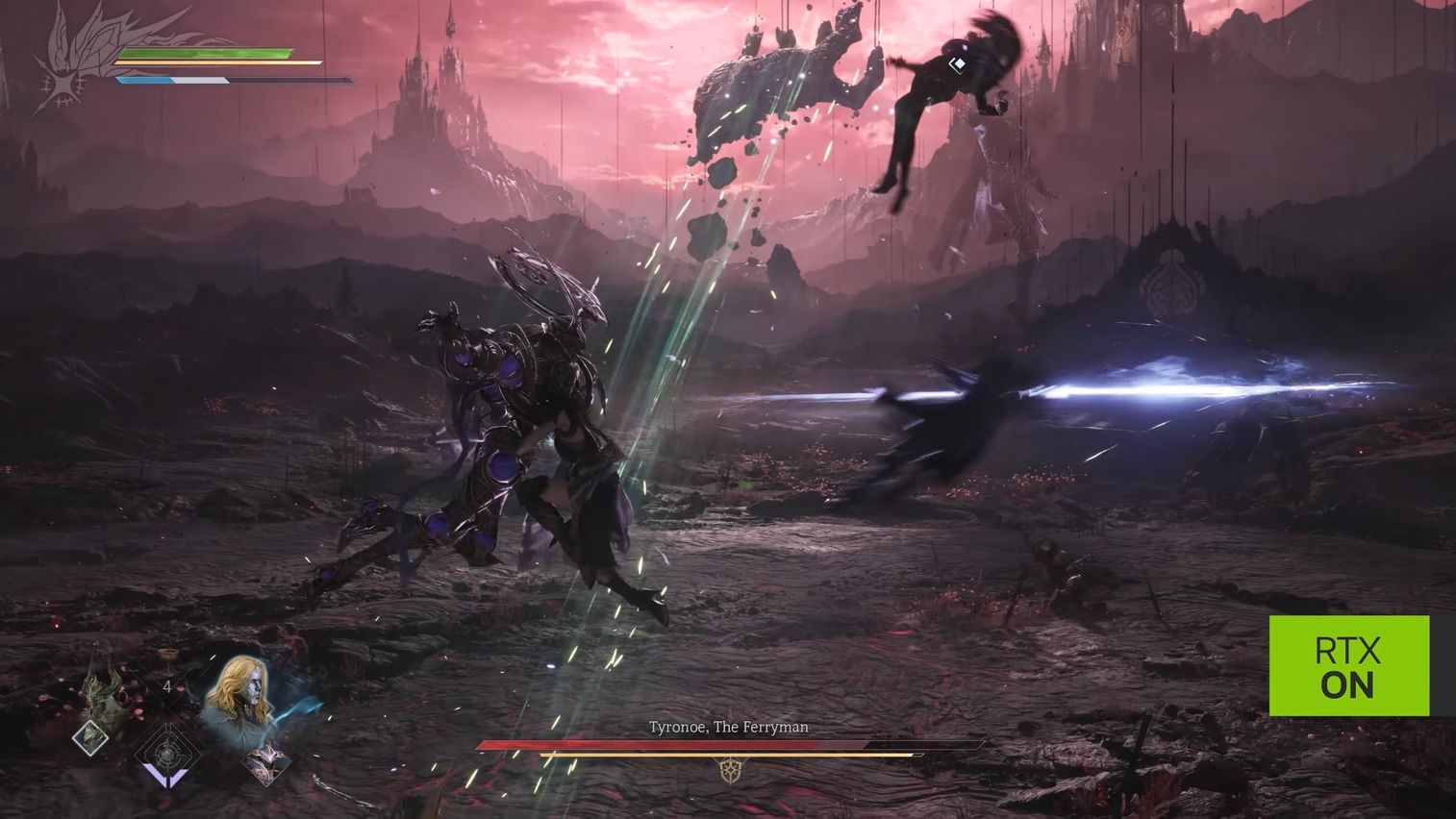This screenshot has height=819, width=1456.
Task: Click the target lock-on diamond marker
Action: 957,65
